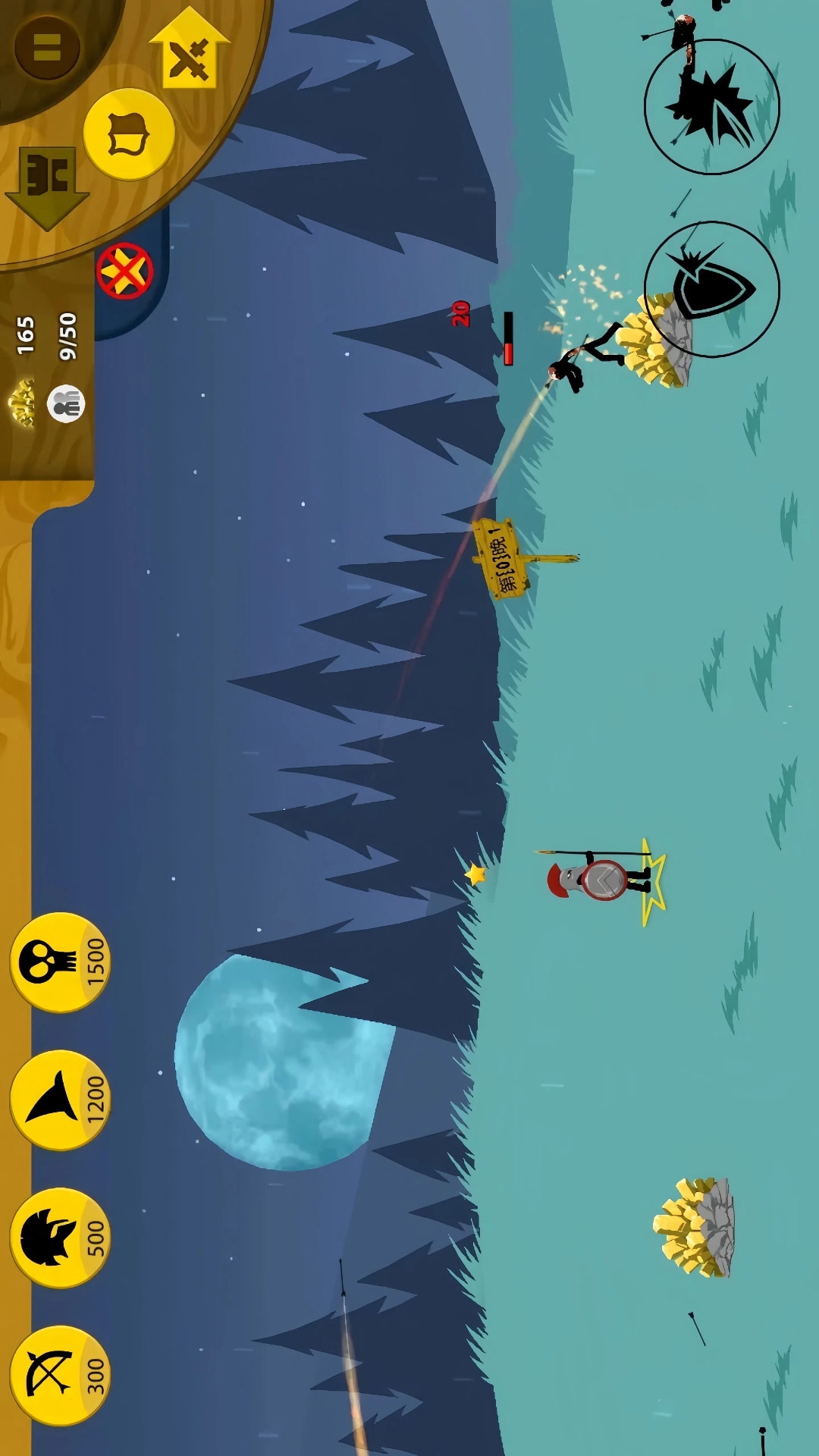
Task: Train the helmet unit costing 500
Action: 59,1238
